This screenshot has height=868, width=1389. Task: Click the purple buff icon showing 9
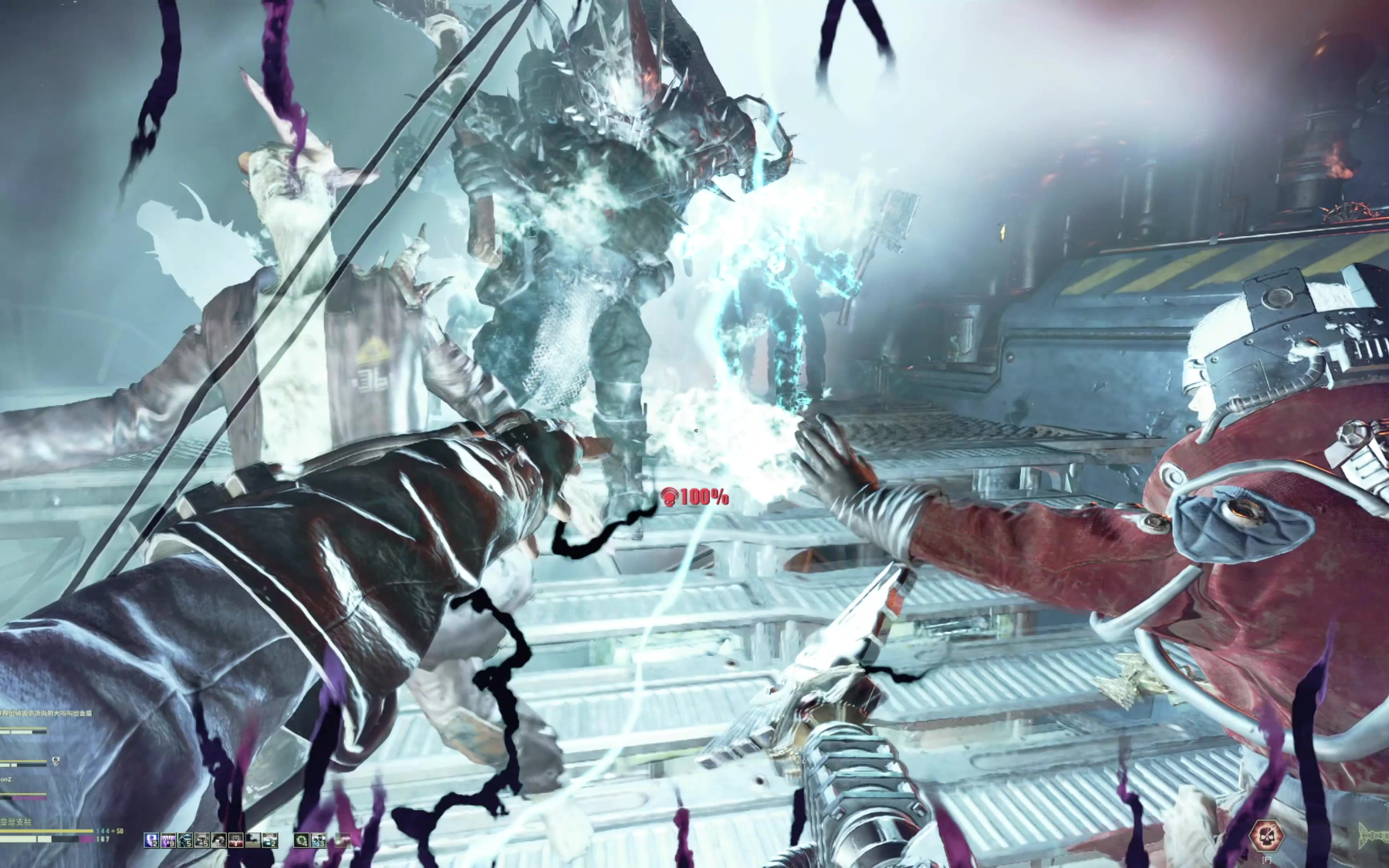(x=168, y=840)
